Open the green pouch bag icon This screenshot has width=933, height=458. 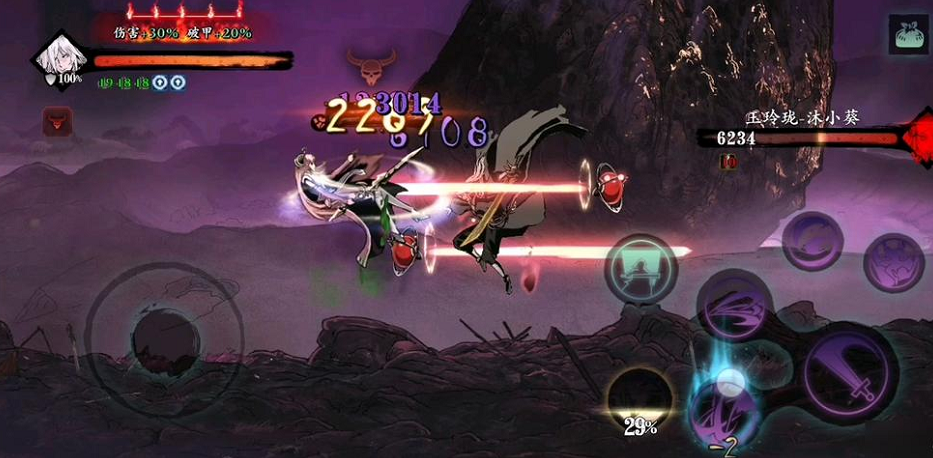click(907, 33)
